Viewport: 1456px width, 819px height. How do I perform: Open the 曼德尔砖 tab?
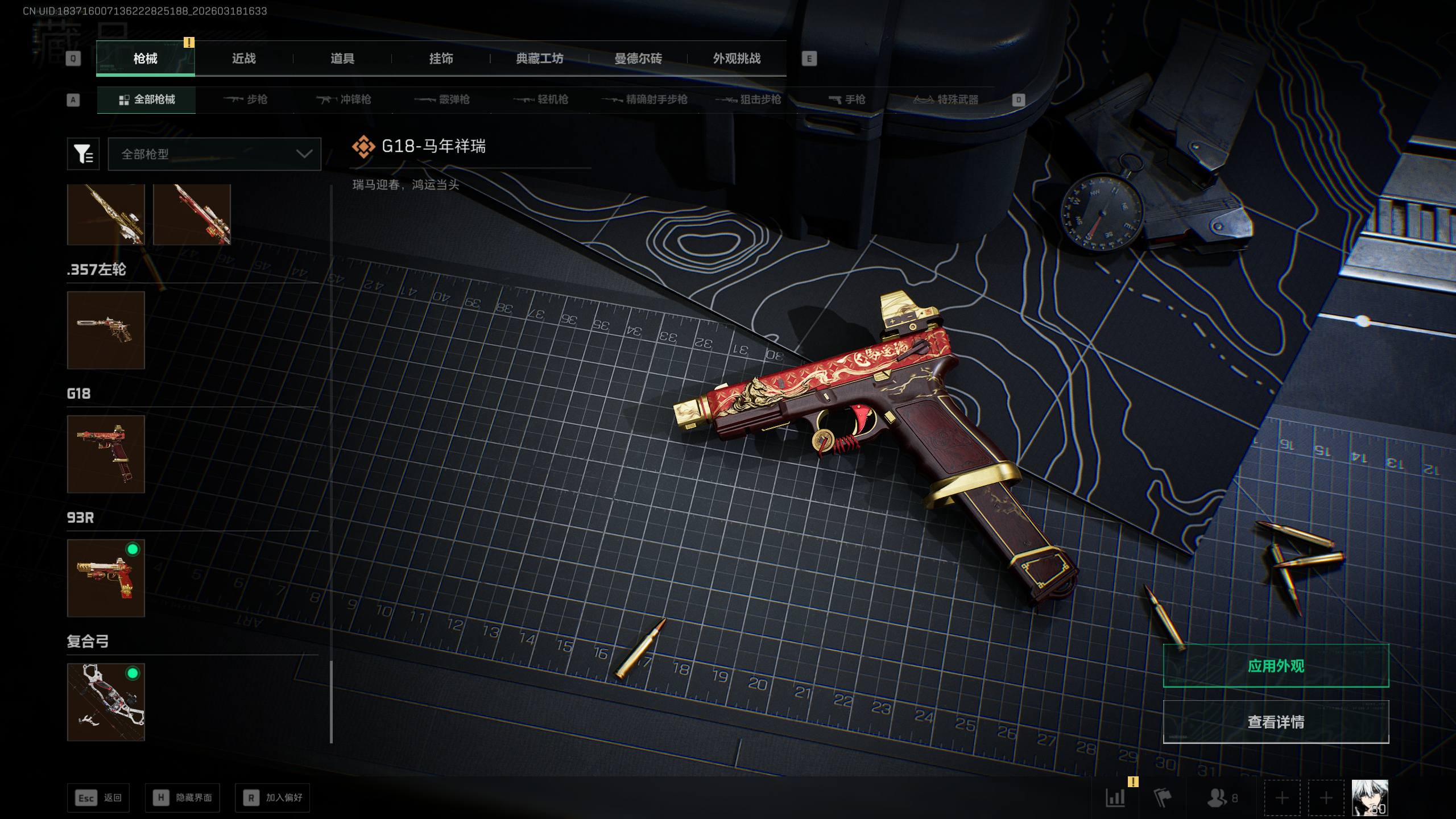coord(638,59)
